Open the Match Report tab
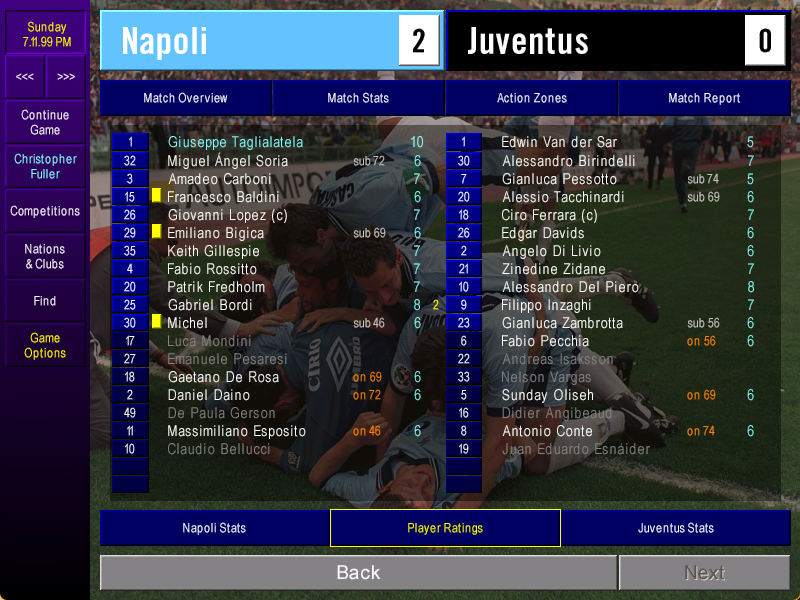 point(704,98)
